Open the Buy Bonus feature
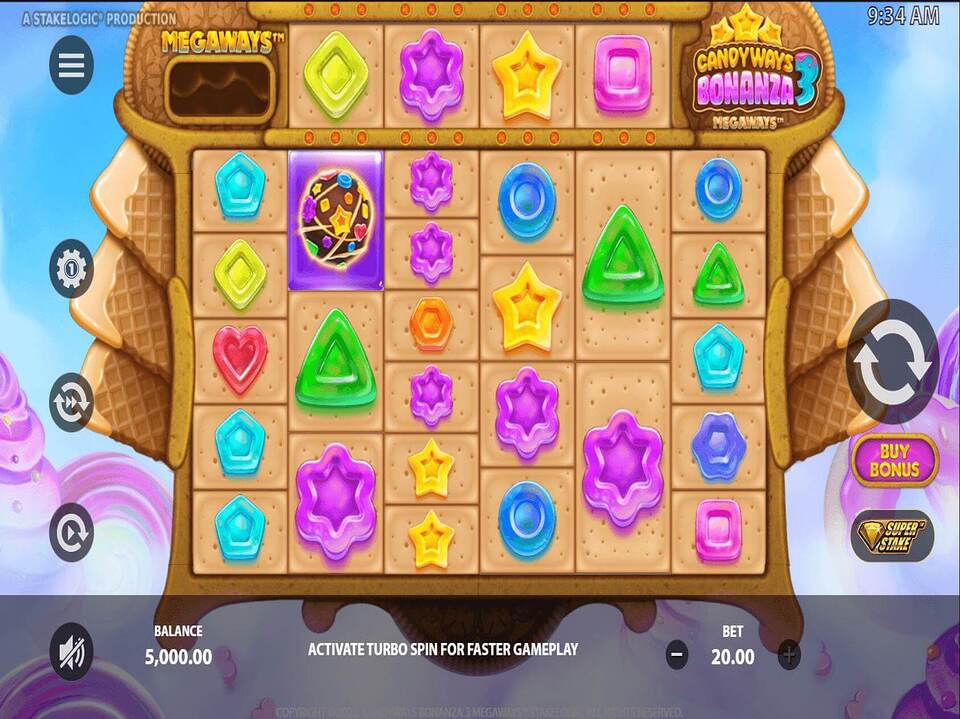The image size is (960, 719). click(894, 460)
